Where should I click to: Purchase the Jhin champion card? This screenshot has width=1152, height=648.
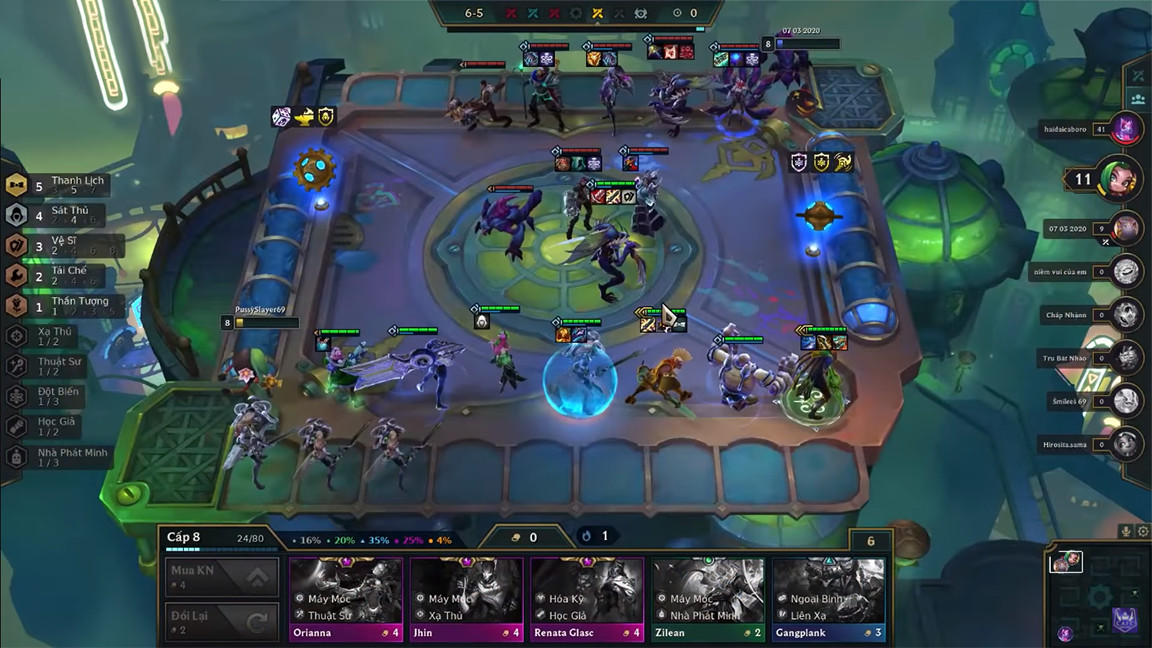coord(466,598)
